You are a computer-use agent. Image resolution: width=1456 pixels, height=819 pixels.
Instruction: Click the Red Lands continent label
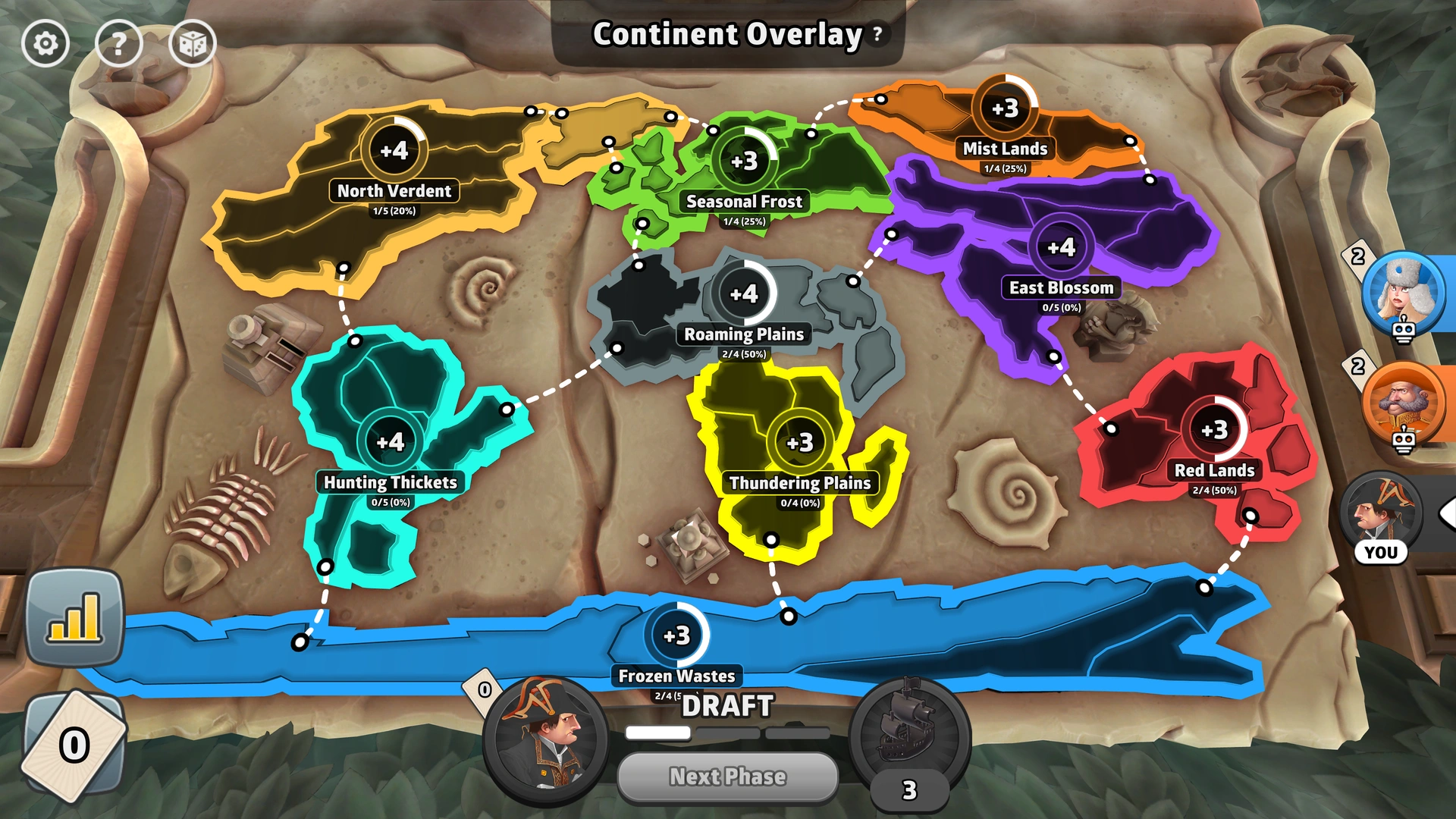point(1214,470)
